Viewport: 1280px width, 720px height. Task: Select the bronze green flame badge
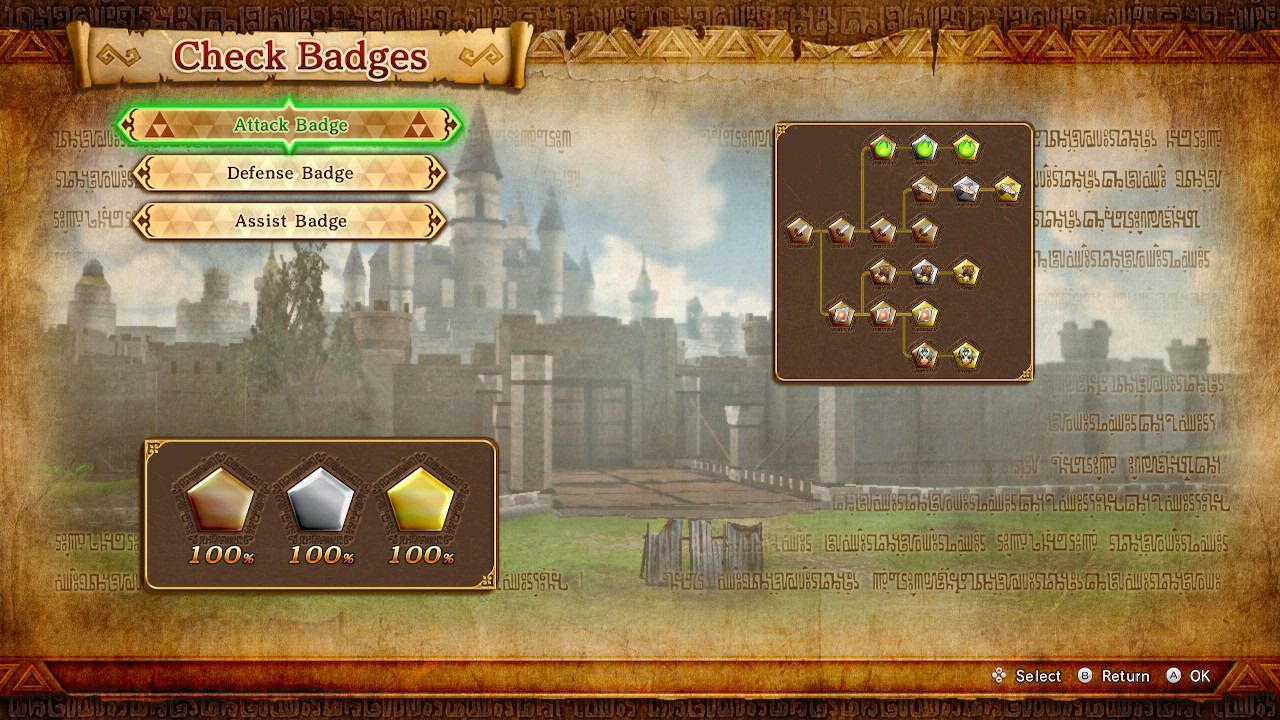pos(882,147)
